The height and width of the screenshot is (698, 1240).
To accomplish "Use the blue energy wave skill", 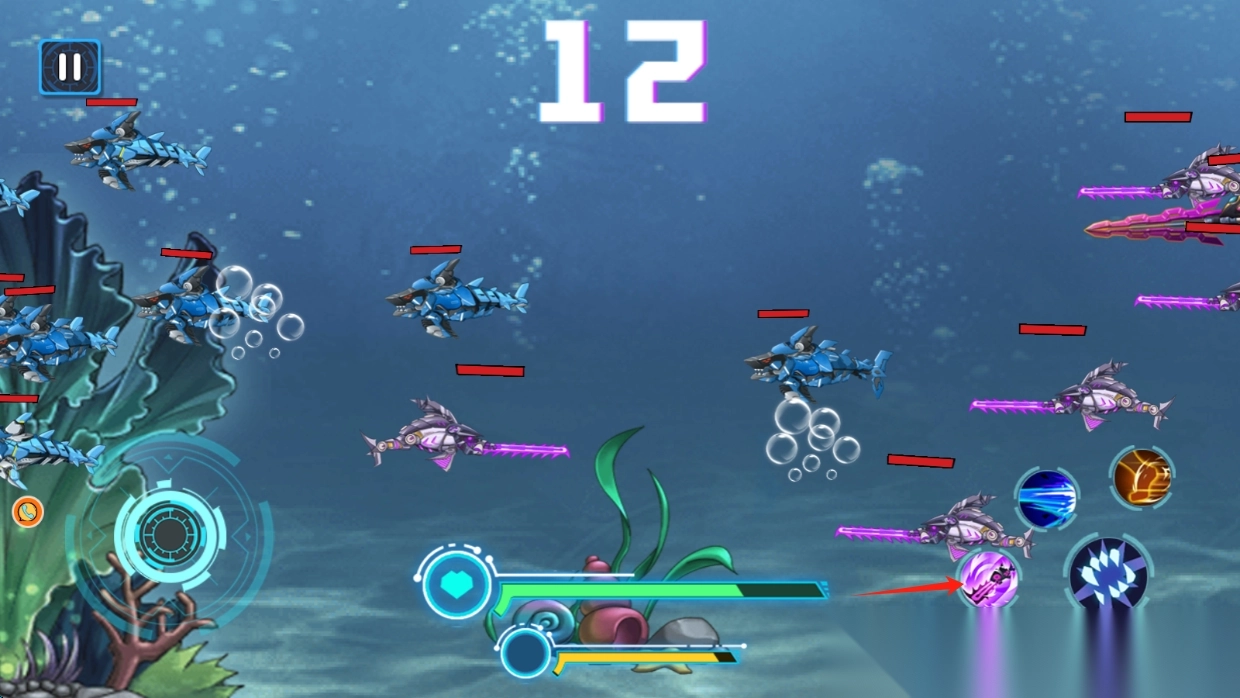I will click(1046, 497).
